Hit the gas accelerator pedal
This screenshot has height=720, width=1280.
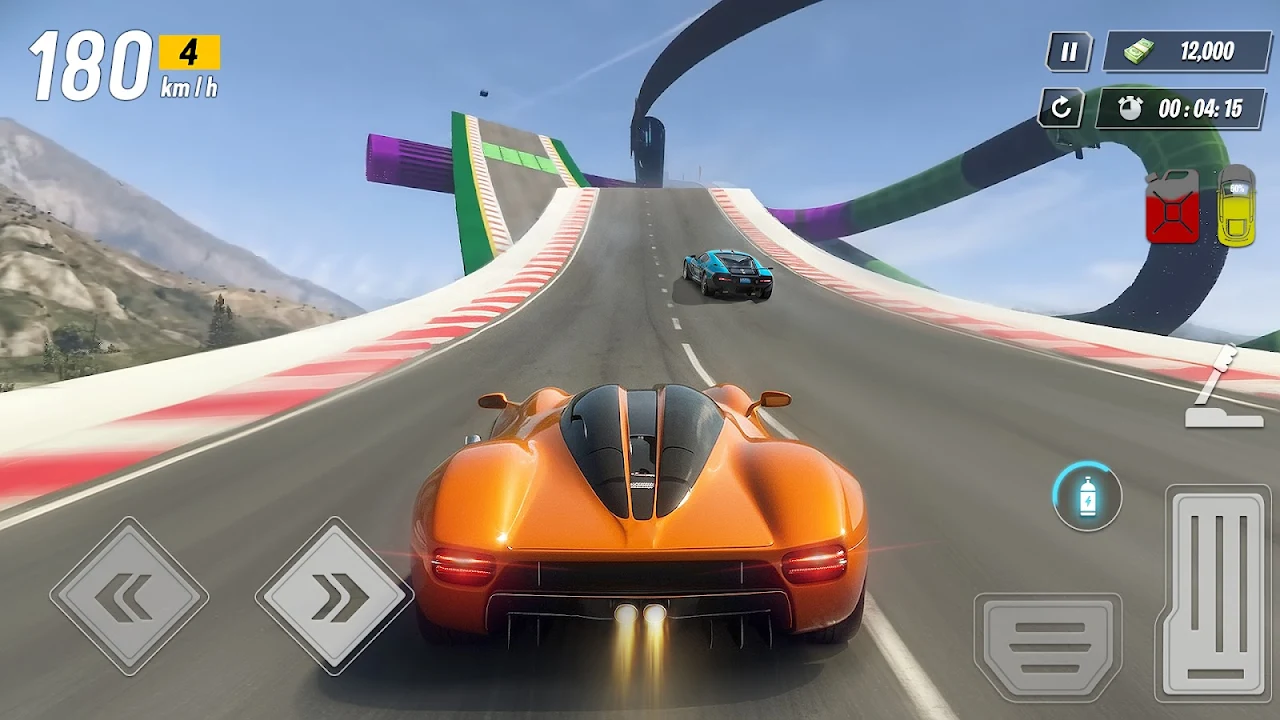click(1217, 592)
